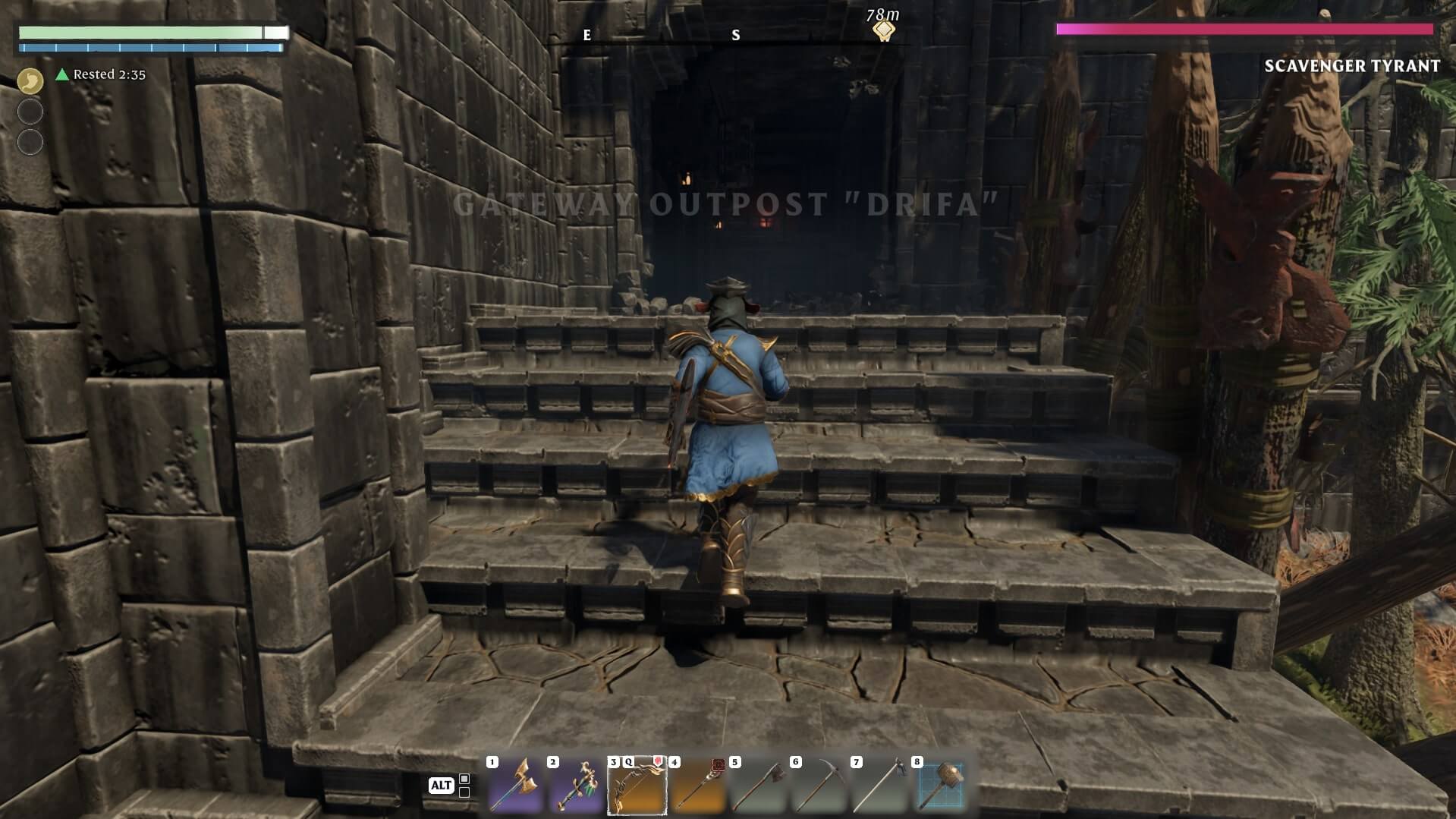Select the ornate green-feathered wand in slot 2
Image resolution: width=1456 pixels, height=819 pixels.
(x=576, y=786)
